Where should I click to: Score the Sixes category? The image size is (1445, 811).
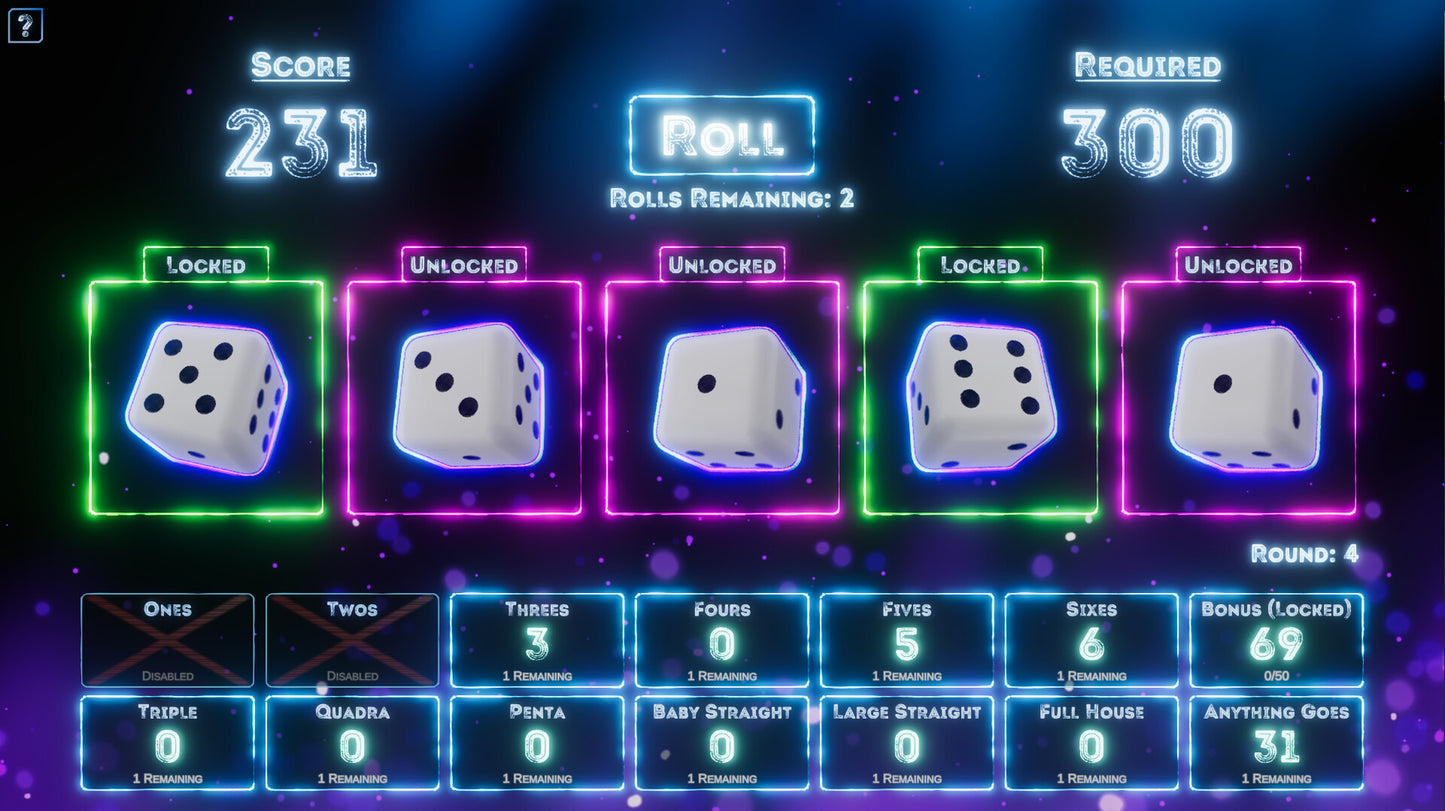[x=1091, y=640]
